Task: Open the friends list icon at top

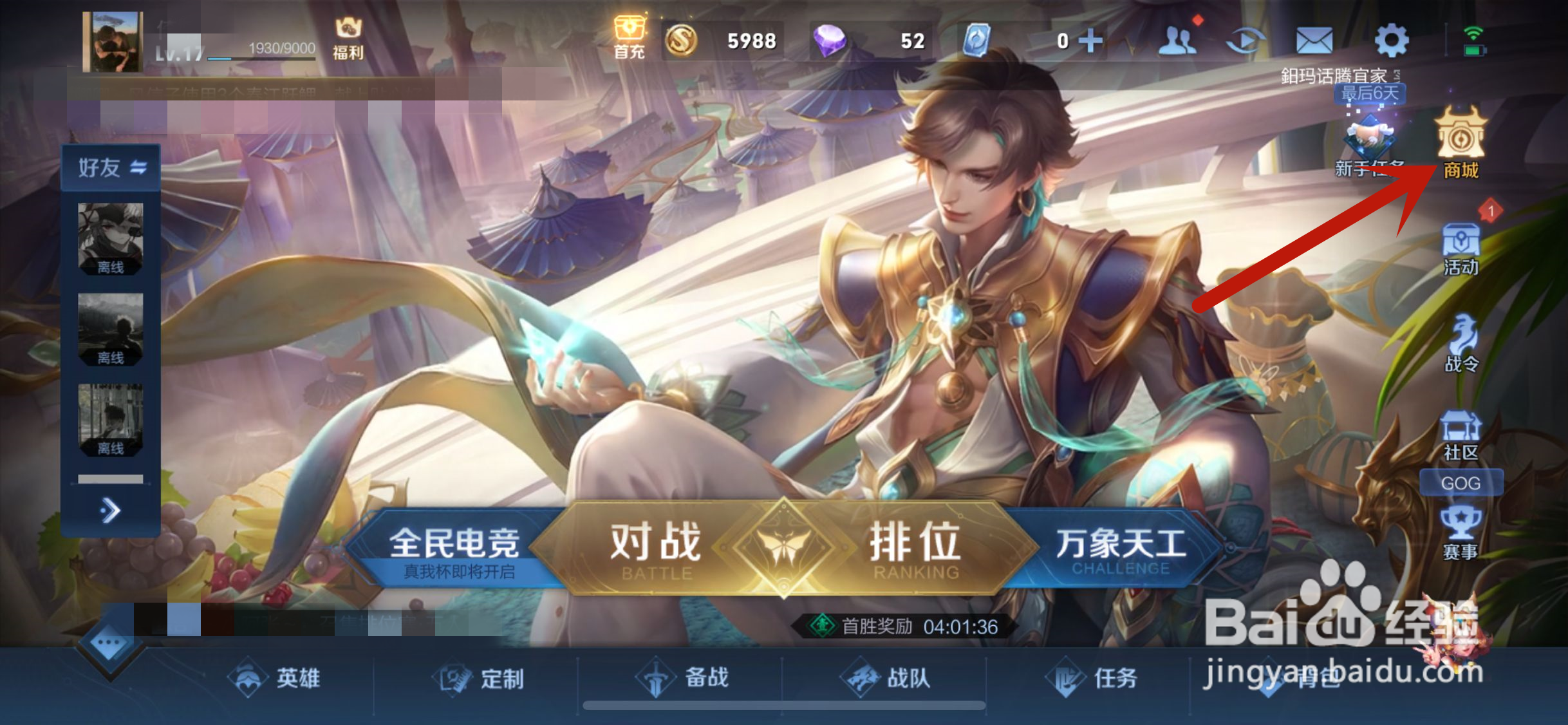Action: [x=1178, y=39]
